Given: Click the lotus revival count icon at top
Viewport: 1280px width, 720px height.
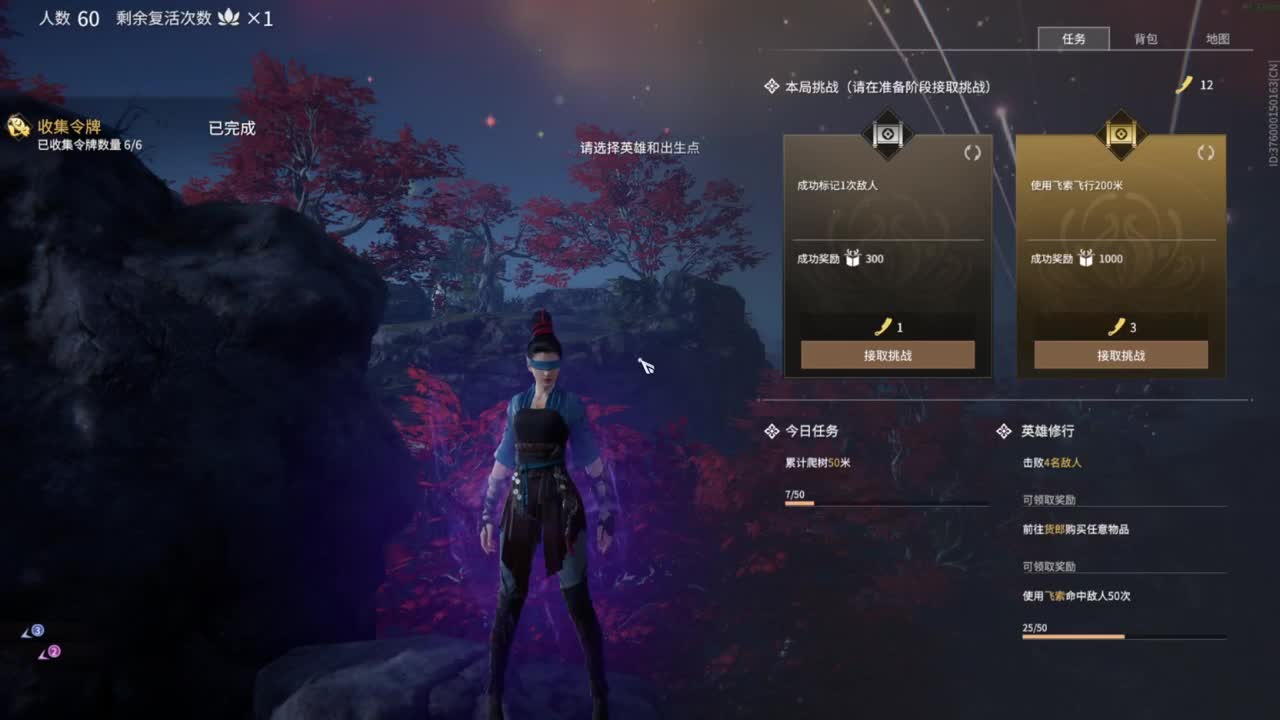Looking at the screenshot, I should (x=230, y=17).
